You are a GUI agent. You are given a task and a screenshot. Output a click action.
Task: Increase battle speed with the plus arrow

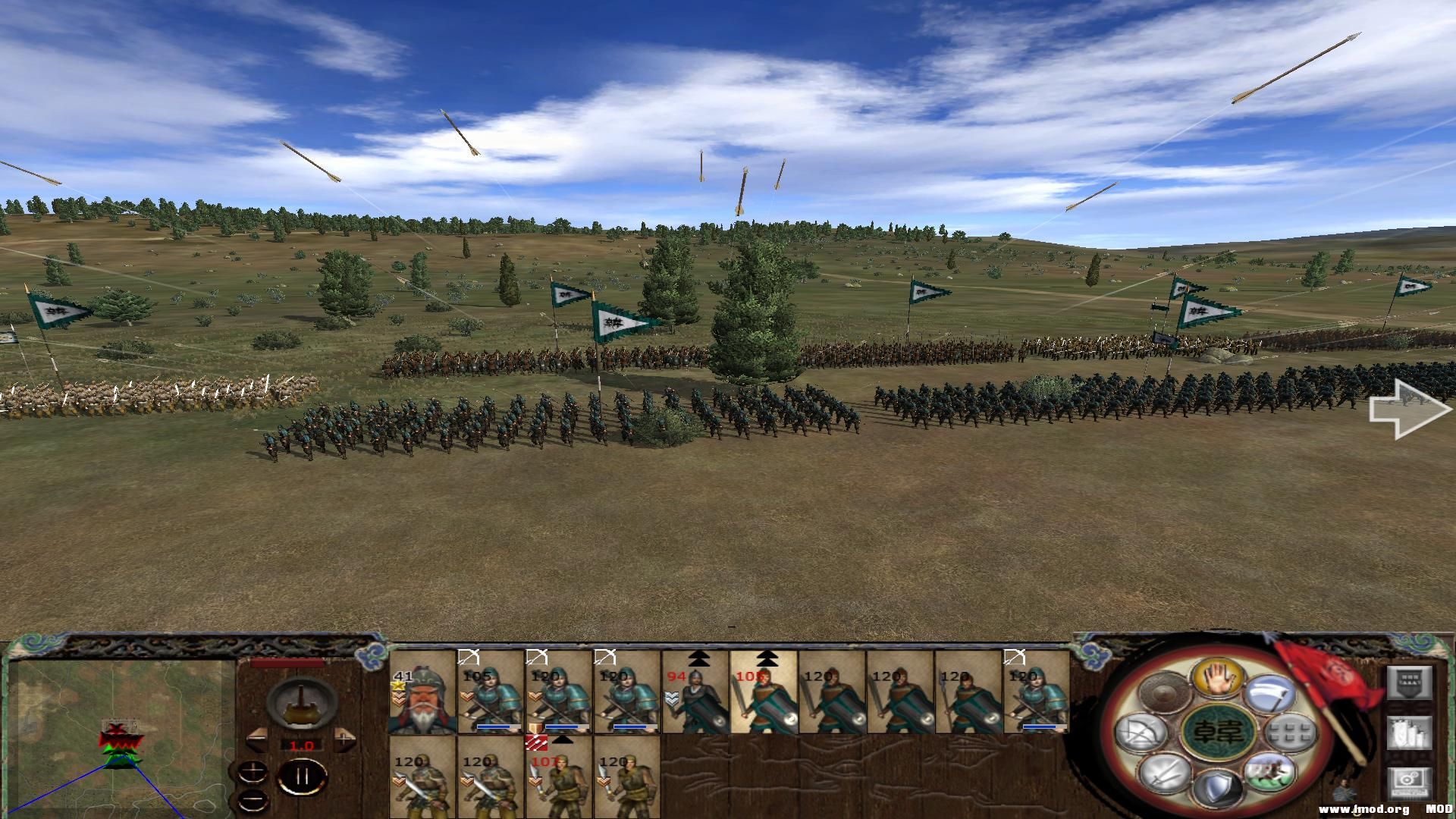tap(344, 738)
